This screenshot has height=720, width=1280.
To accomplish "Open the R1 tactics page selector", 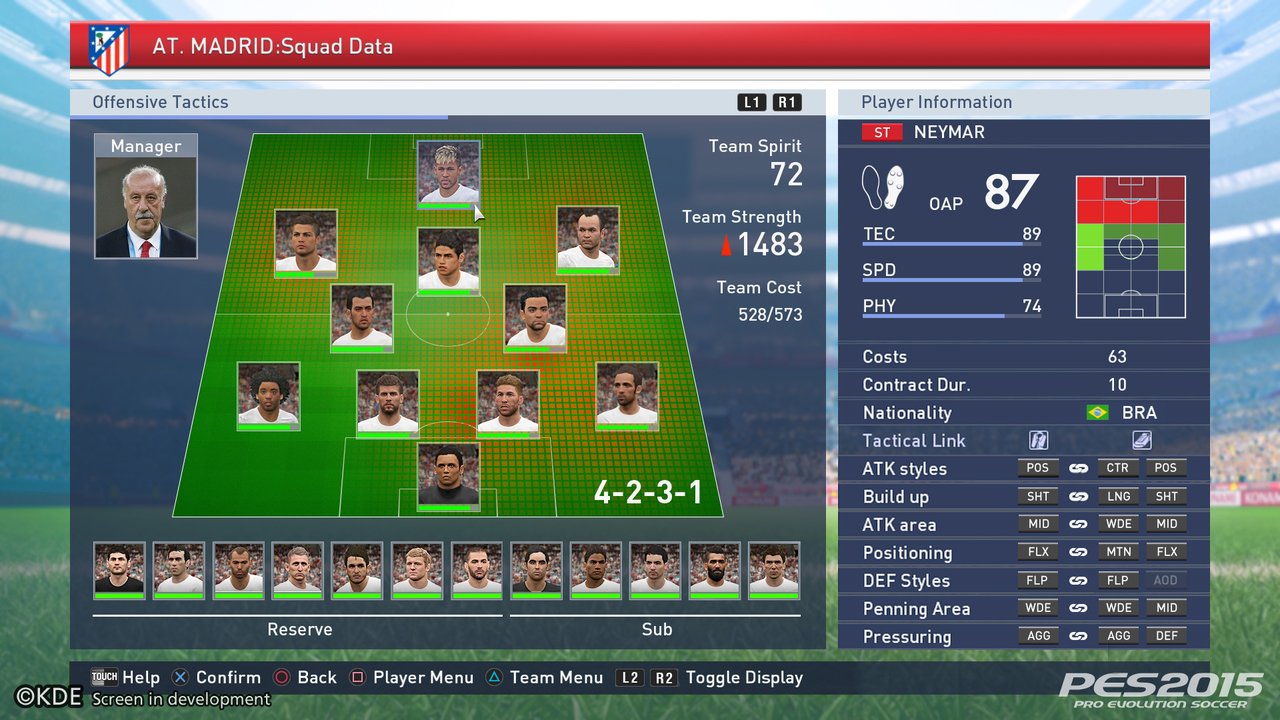I will point(786,101).
